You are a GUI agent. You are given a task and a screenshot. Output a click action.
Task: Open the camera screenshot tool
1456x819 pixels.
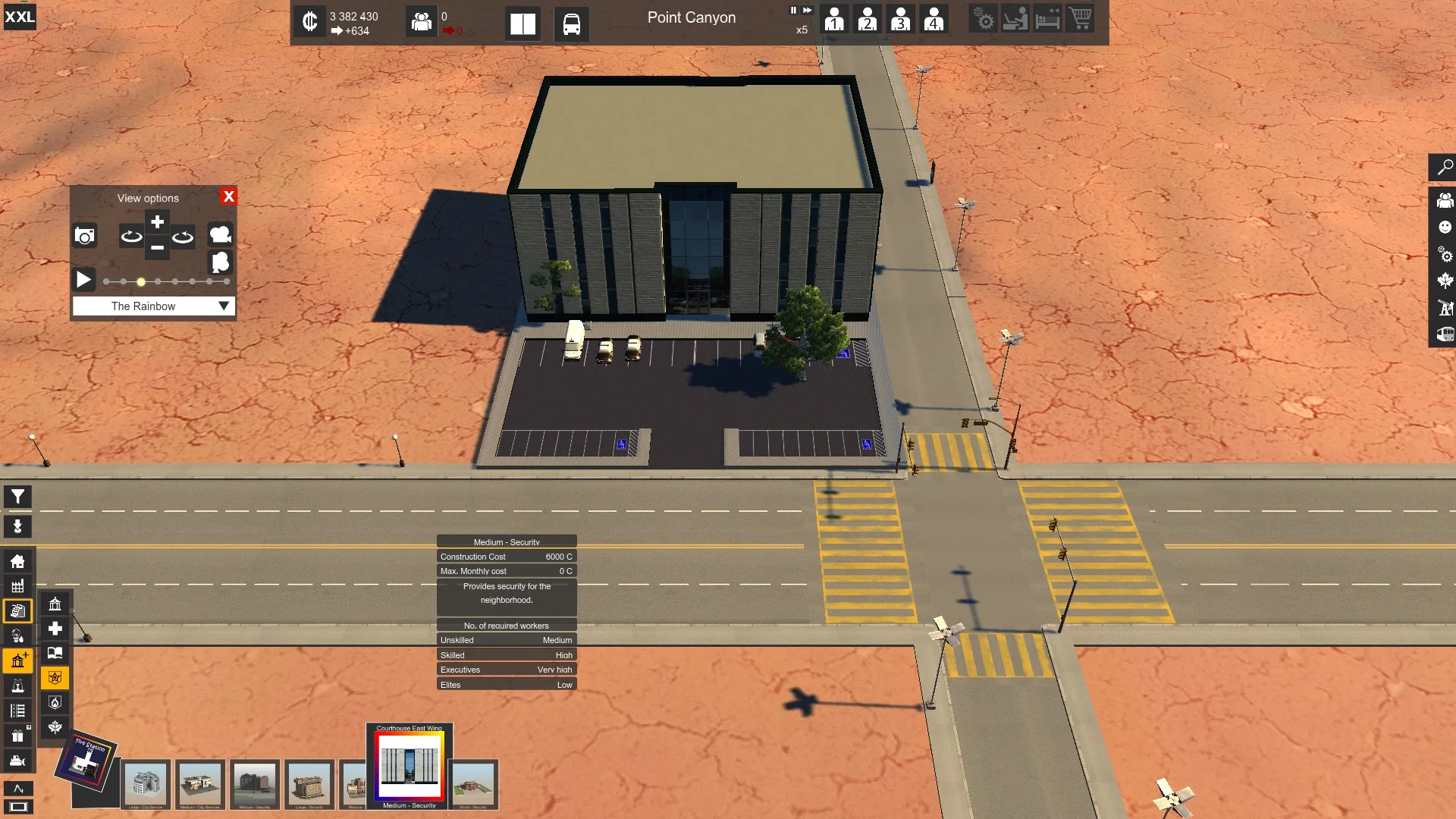(84, 236)
